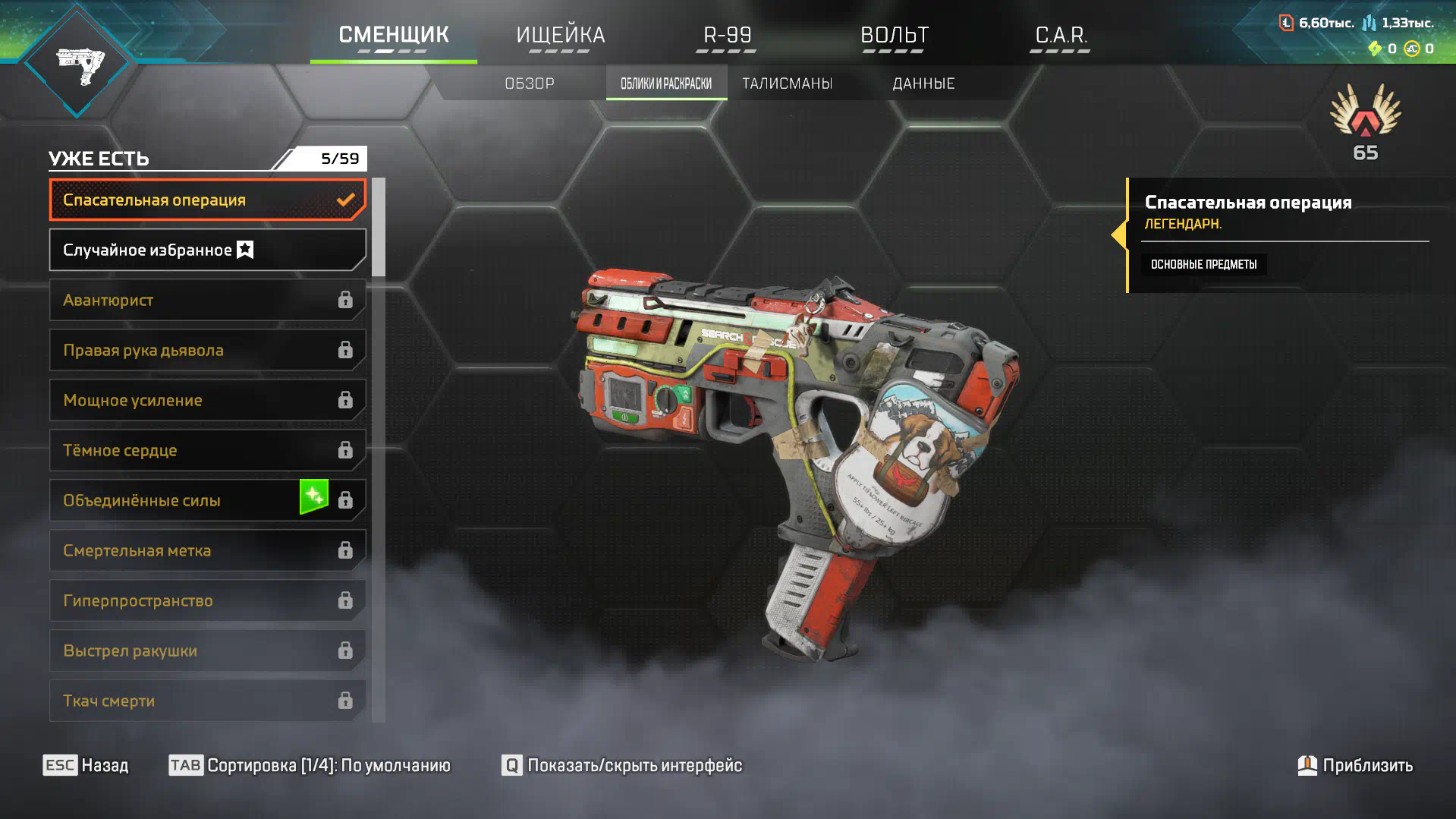Image resolution: width=1456 pixels, height=819 pixels.
Task: Select the Спасательная операция skin
Action: pyautogui.click(x=207, y=200)
